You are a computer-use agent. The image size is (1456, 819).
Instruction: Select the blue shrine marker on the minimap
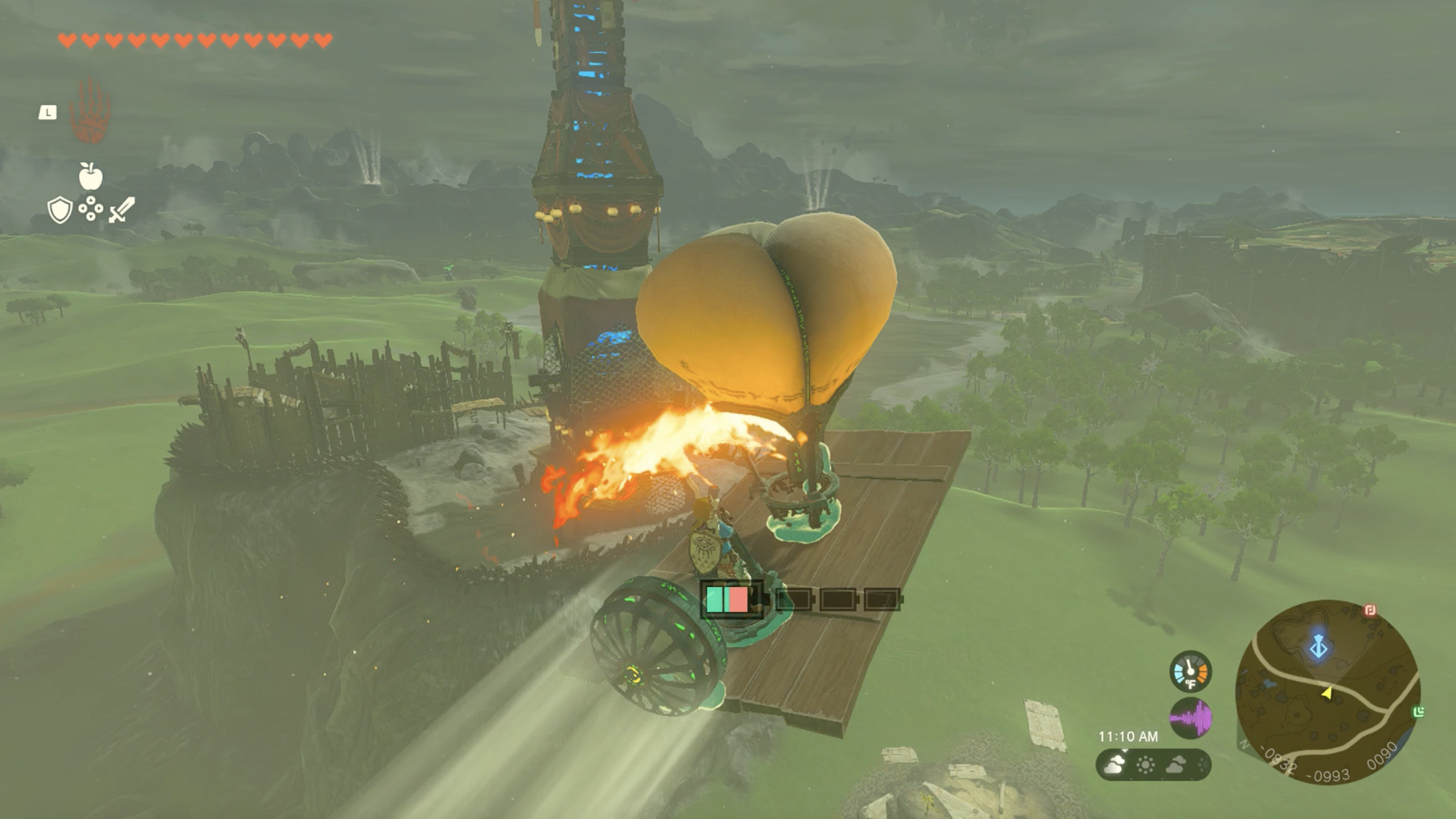click(1319, 647)
